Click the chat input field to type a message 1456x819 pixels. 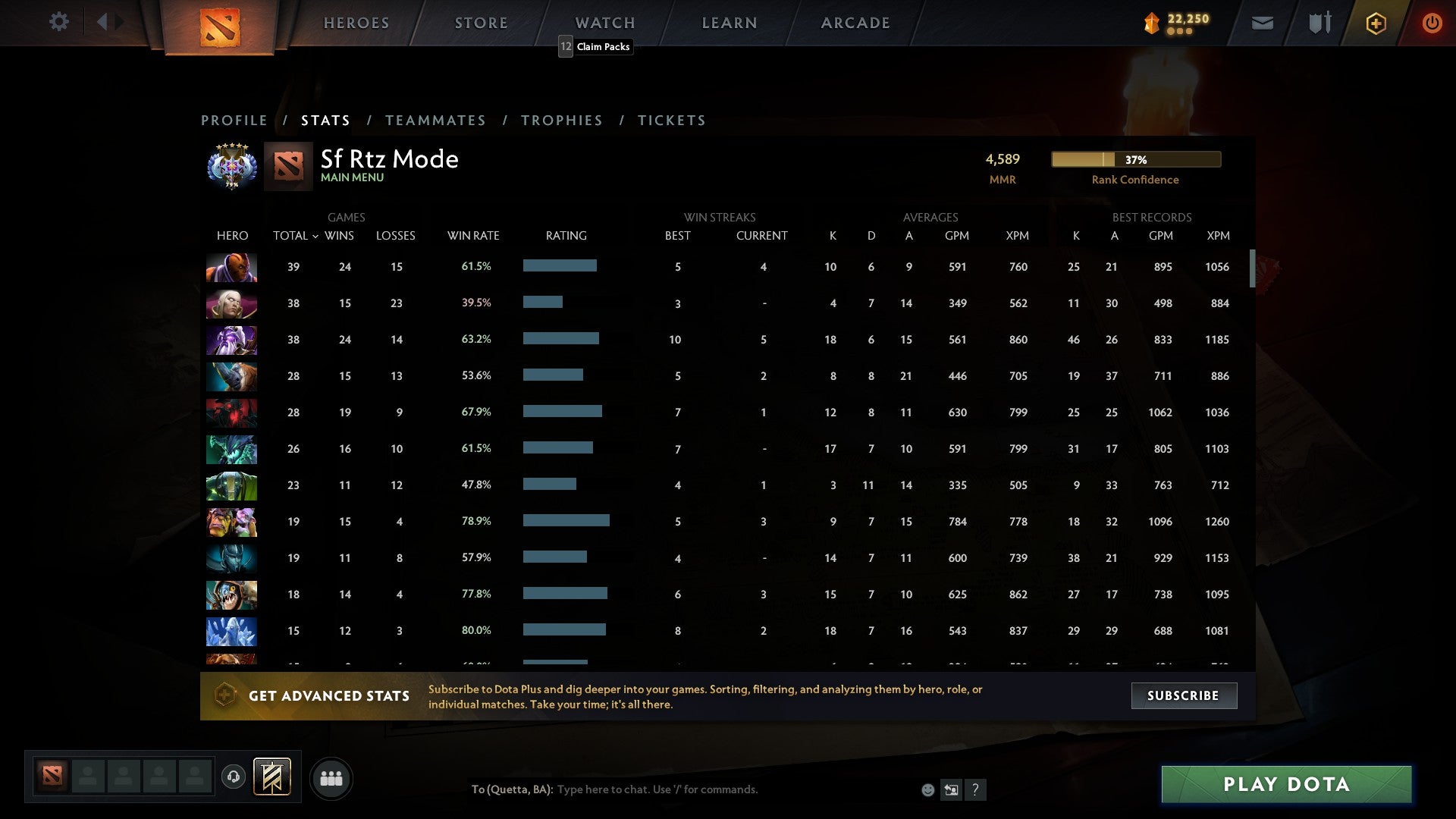[660, 789]
